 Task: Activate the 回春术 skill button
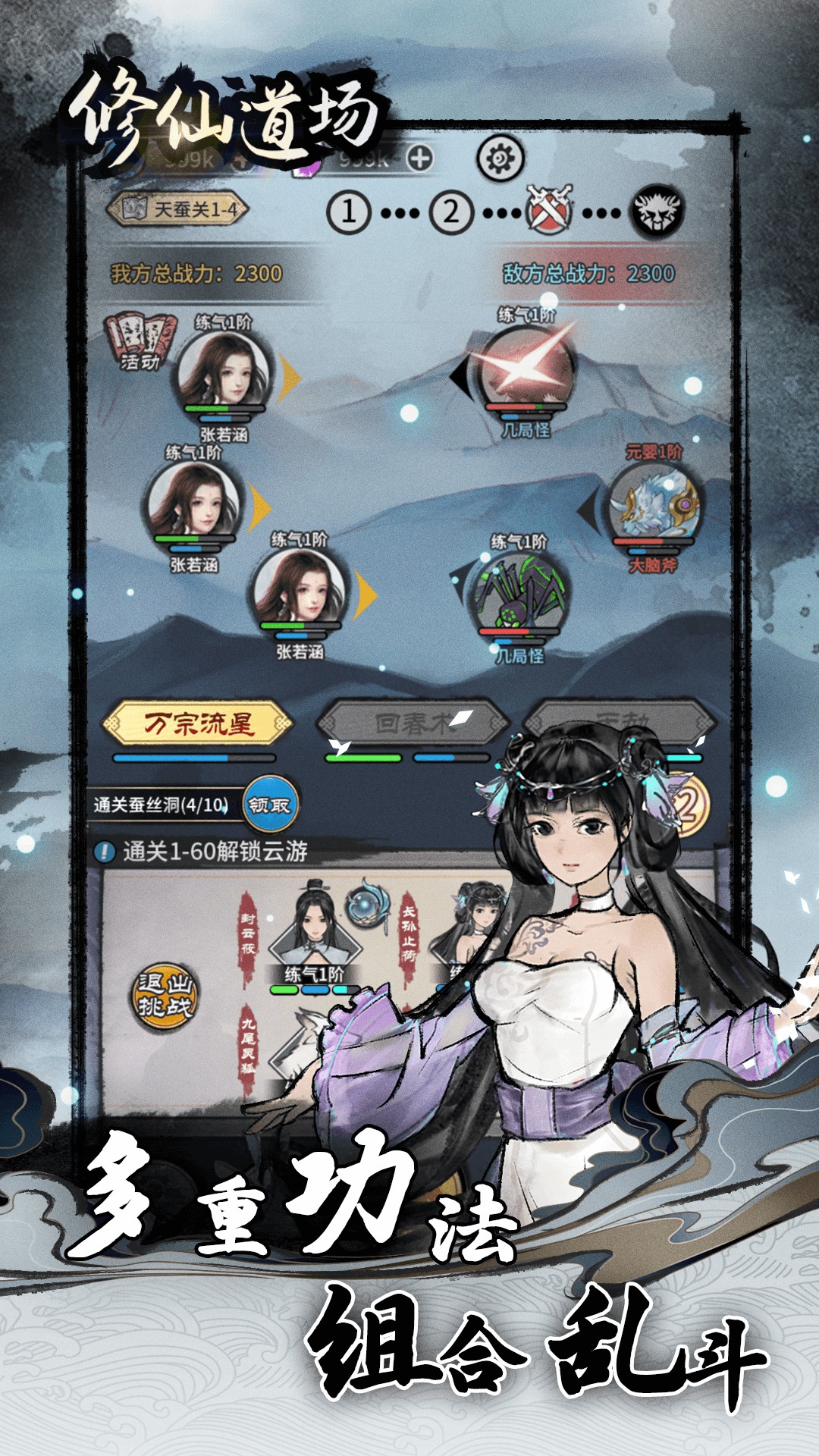(413, 724)
